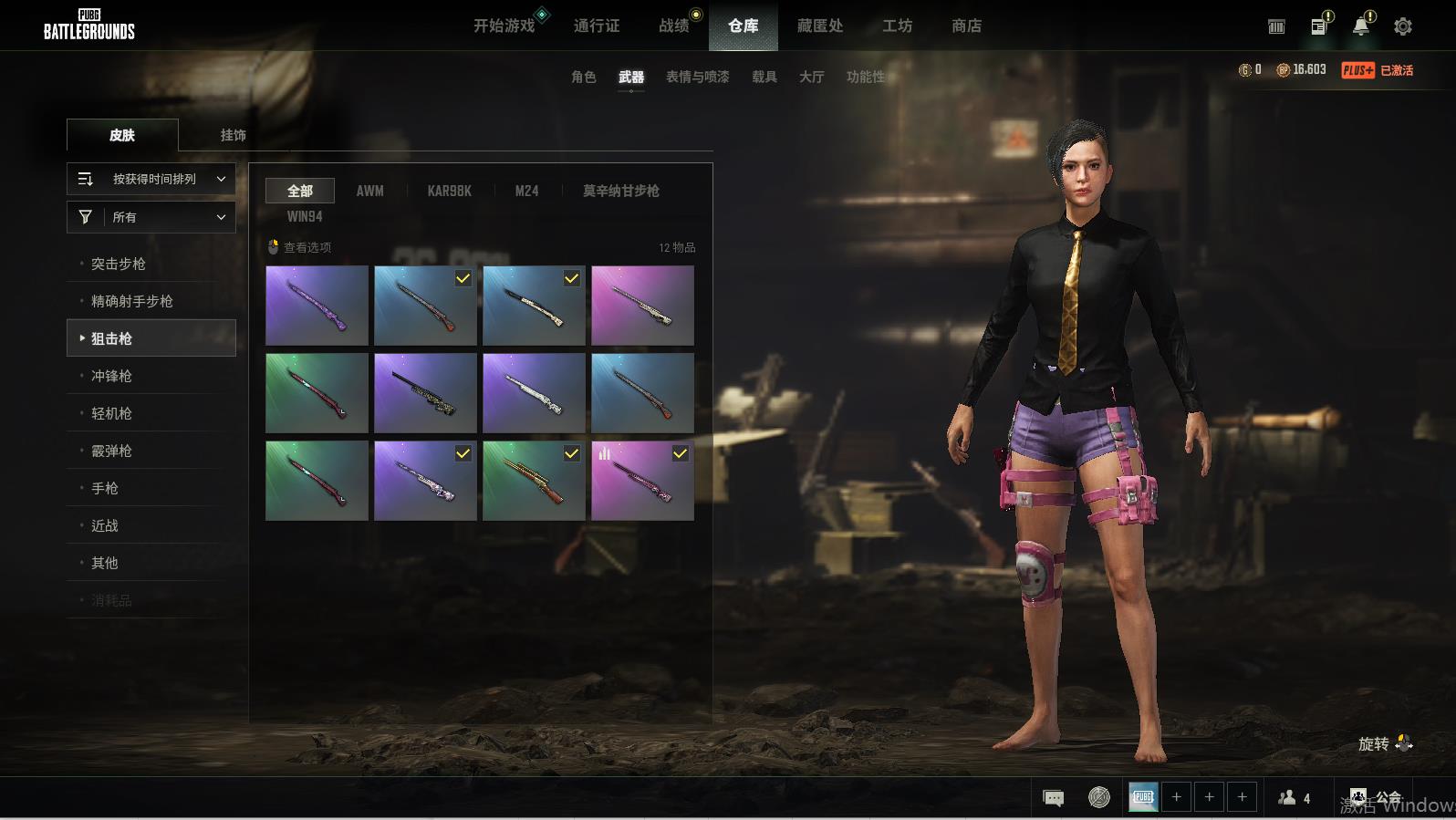Open the 开始游戏 play menu
The width and height of the screenshot is (1456, 820).
pyautogui.click(x=504, y=26)
